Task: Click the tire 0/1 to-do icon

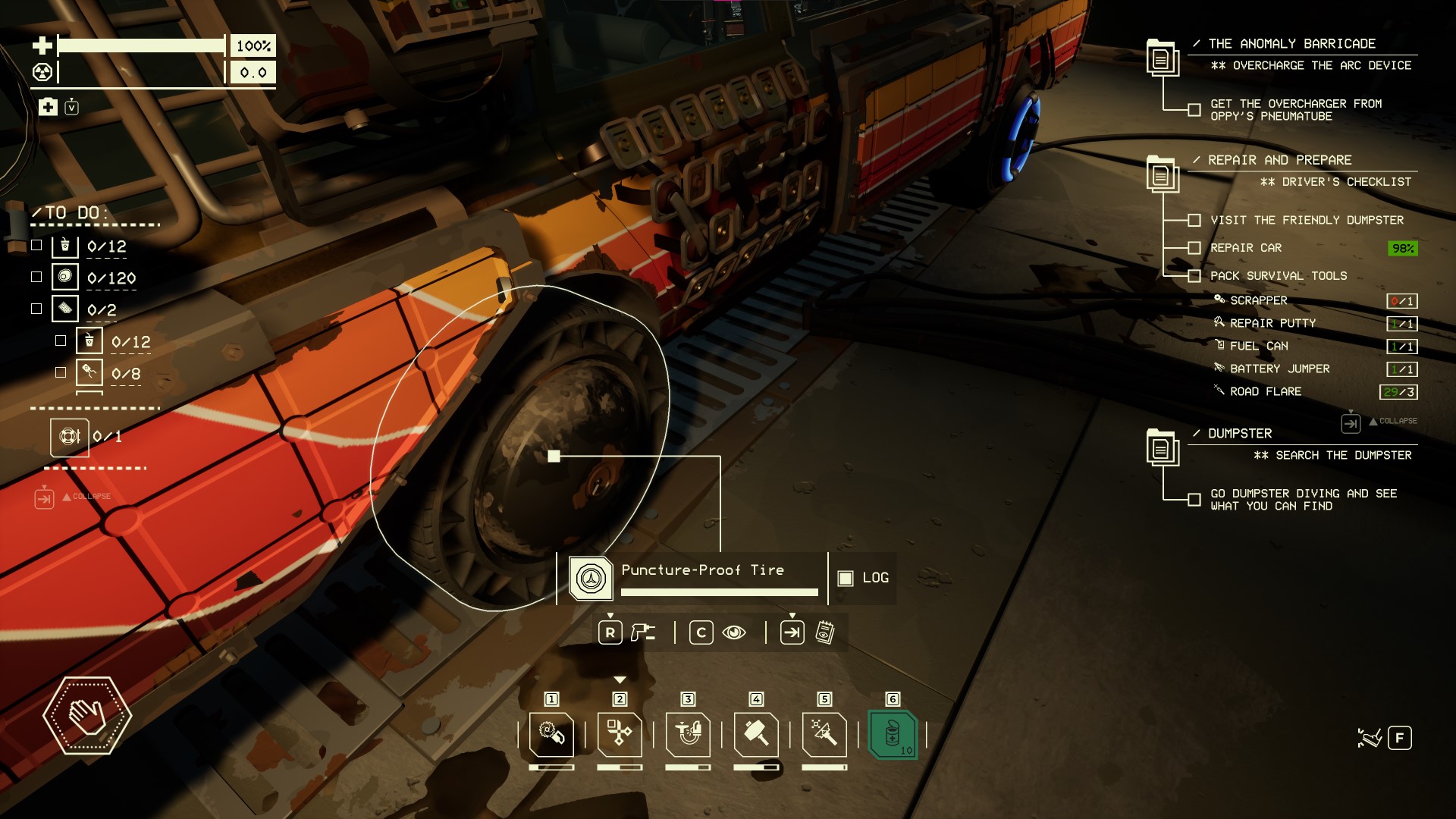Action: [70, 438]
